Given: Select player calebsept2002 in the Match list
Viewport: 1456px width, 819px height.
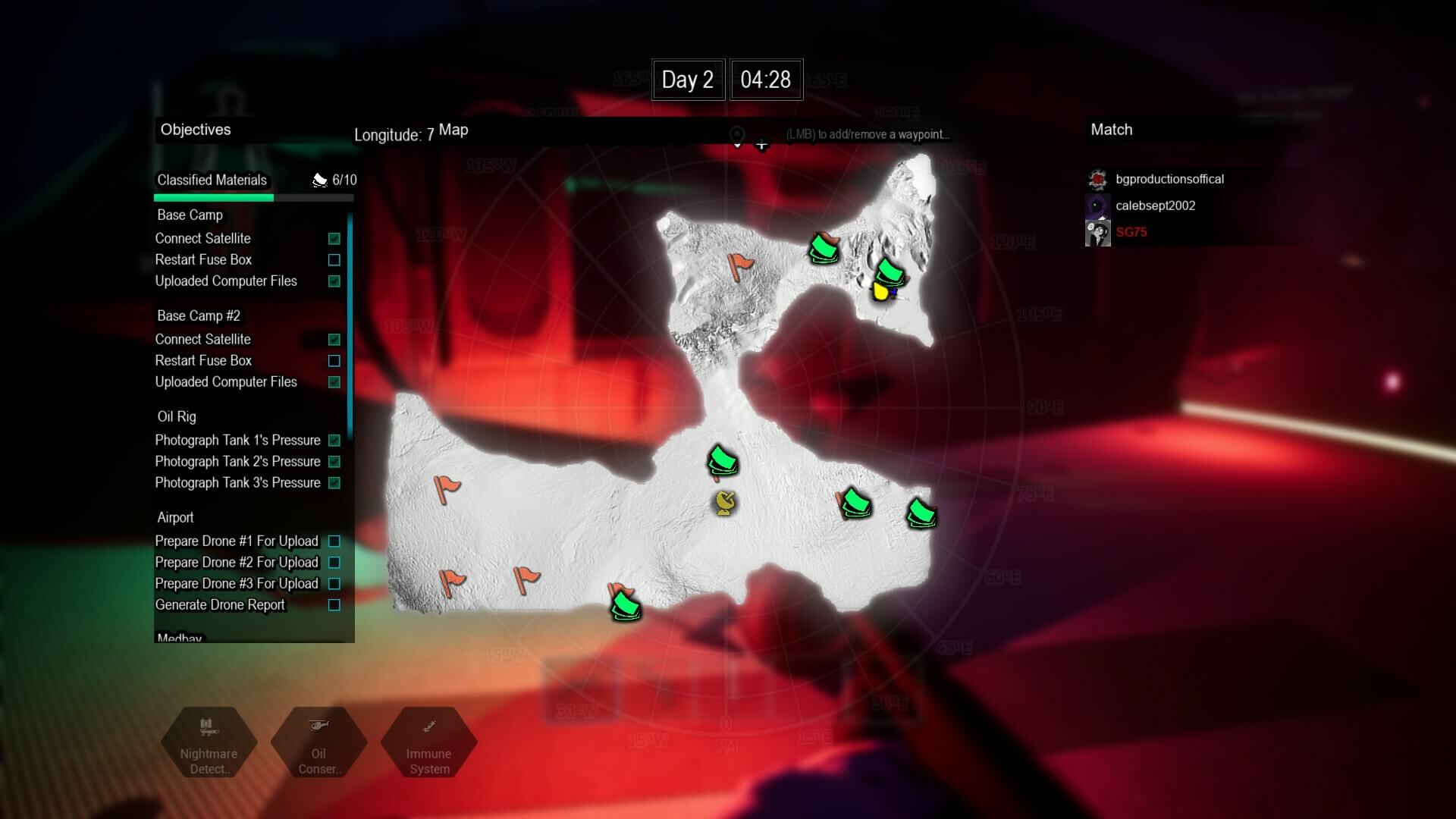Looking at the screenshot, I should 1155,206.
